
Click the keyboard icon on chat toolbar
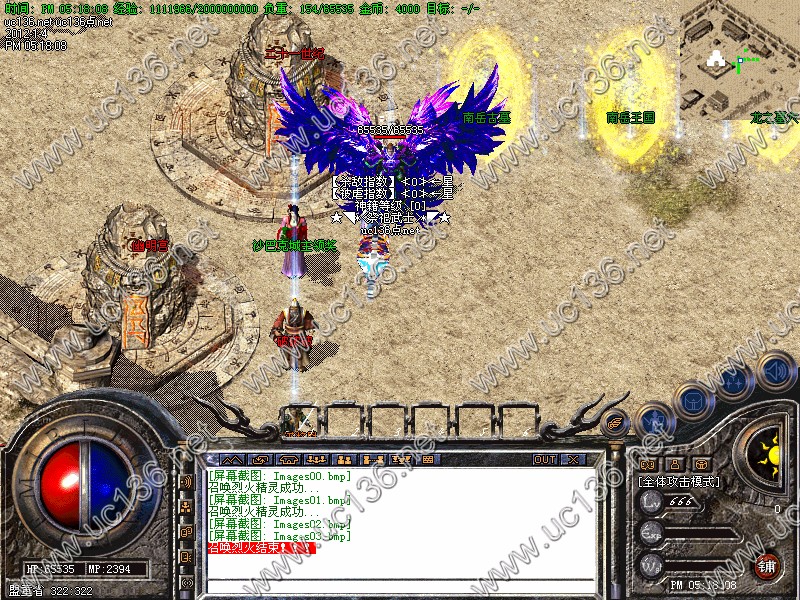coord(429,459)
